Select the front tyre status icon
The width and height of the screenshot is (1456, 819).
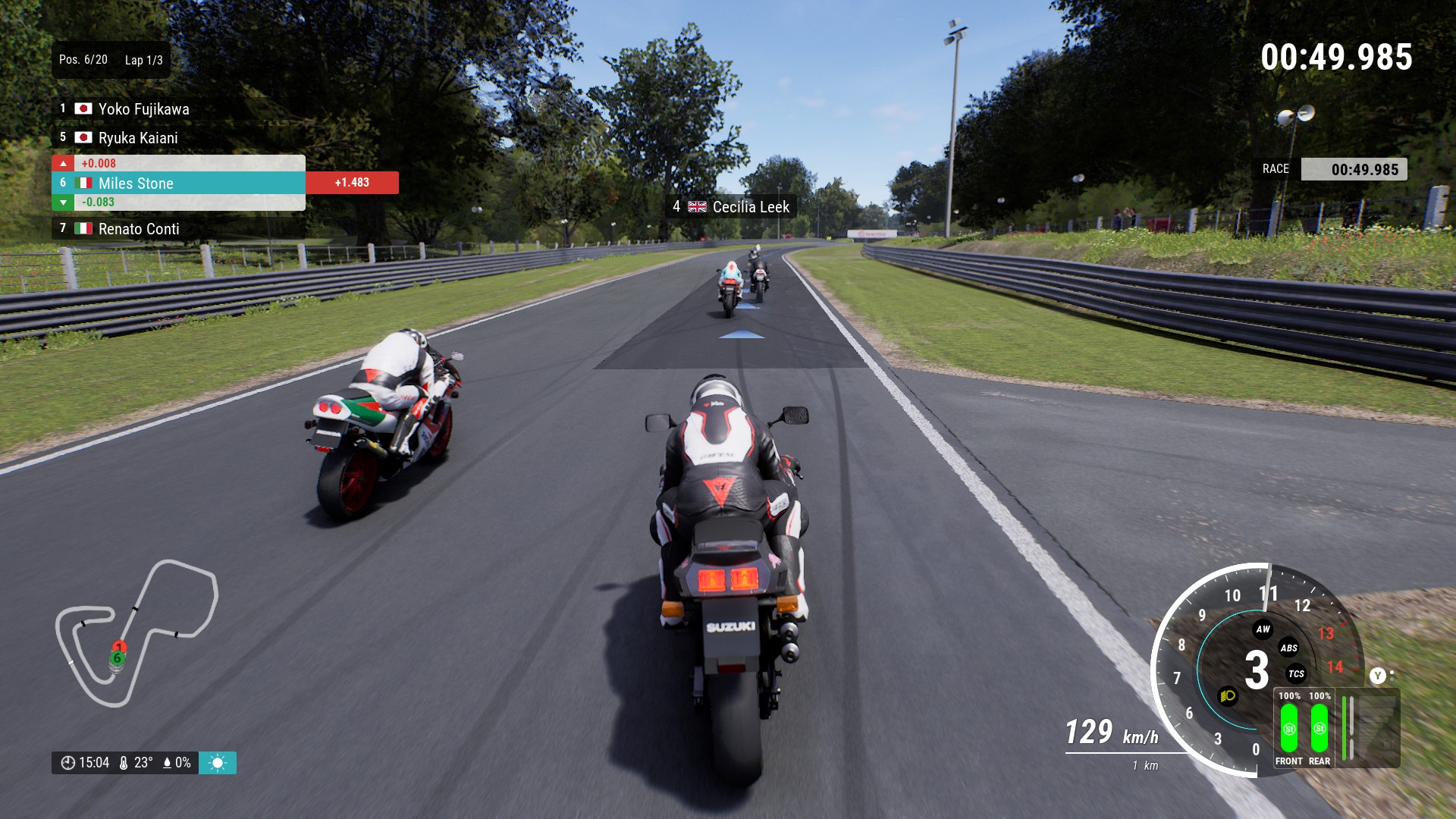[1289, 728]
